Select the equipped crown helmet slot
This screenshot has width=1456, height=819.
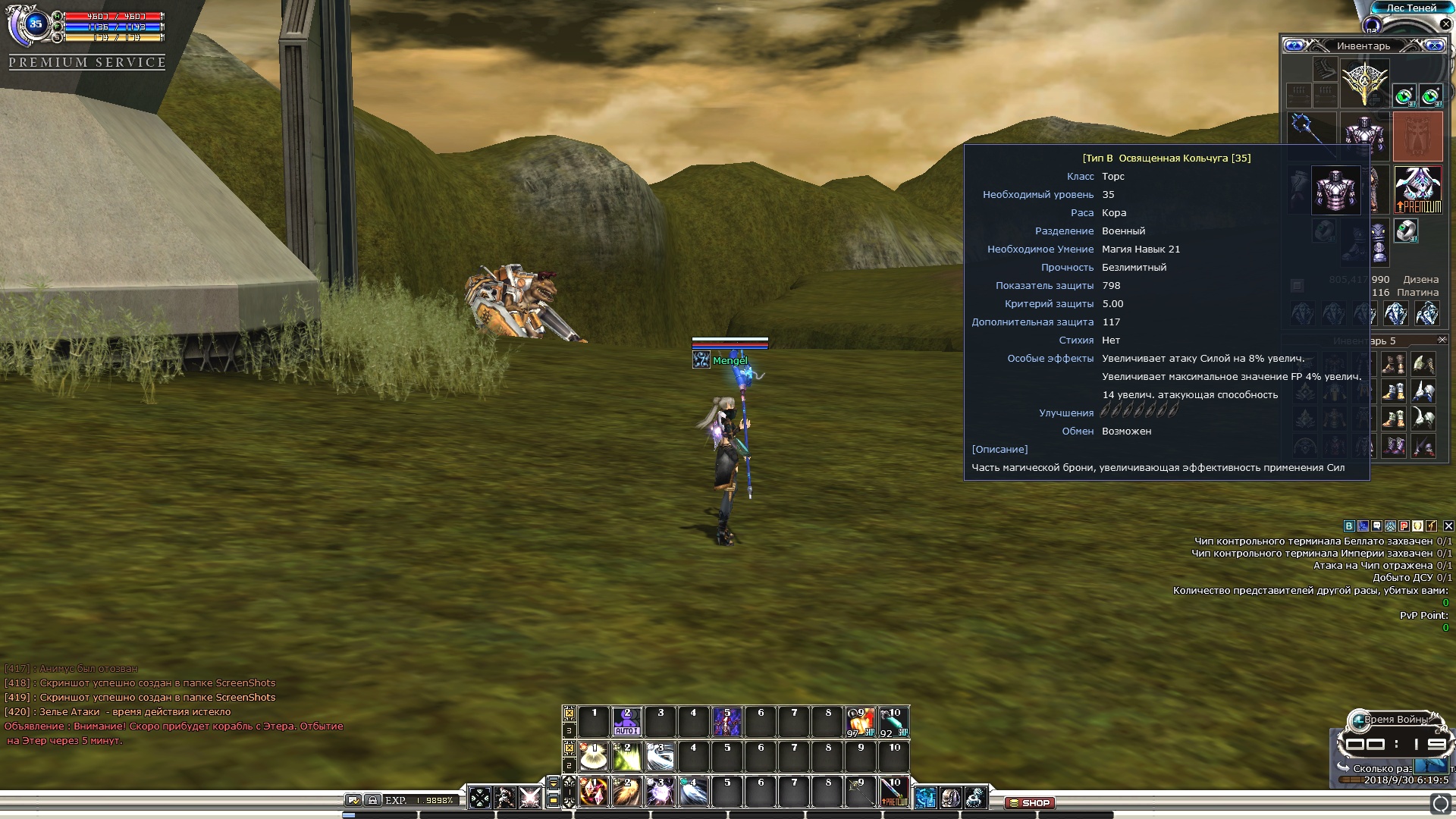(x=1364, y=83)
